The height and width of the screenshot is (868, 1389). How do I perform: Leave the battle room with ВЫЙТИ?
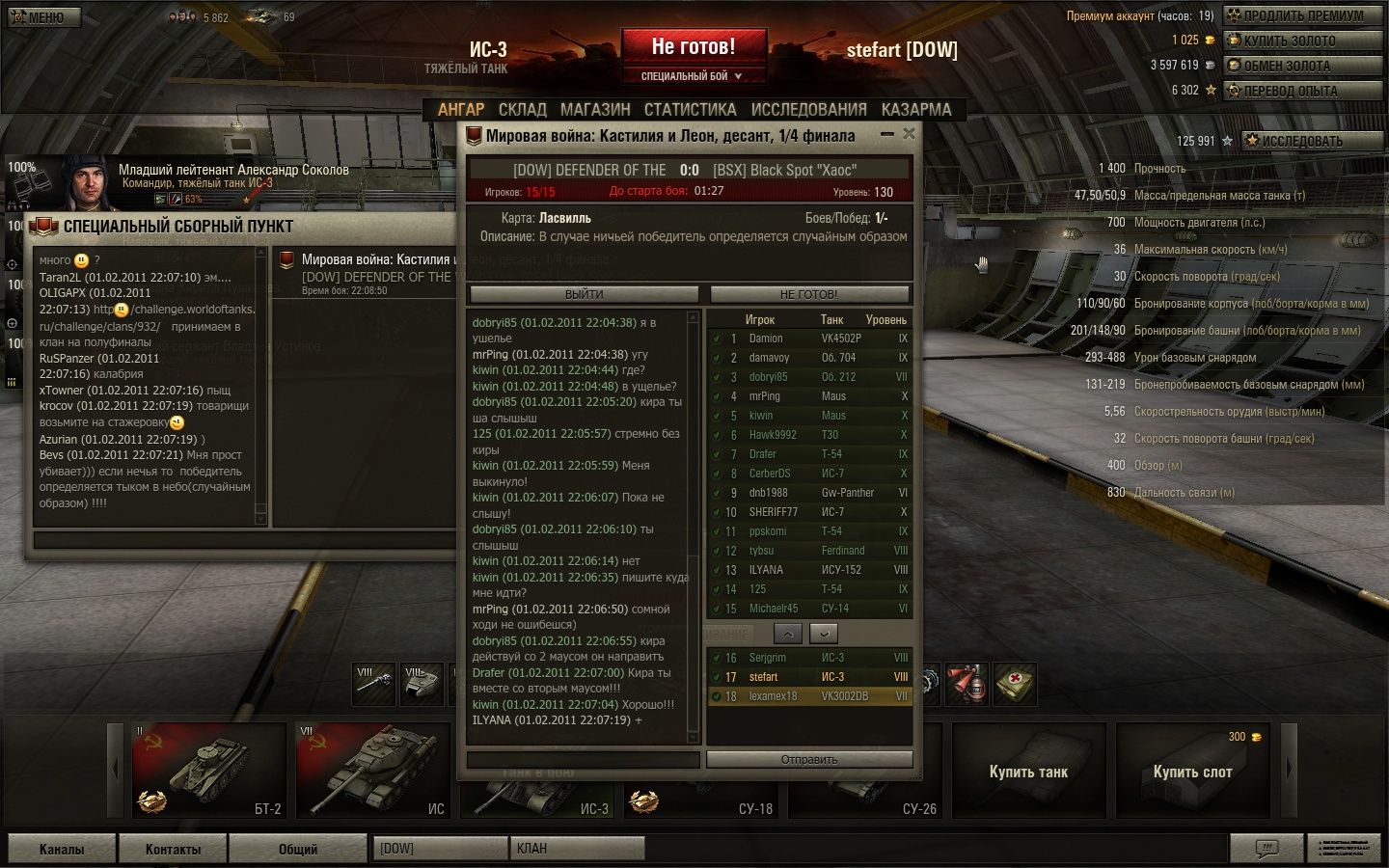584,294
